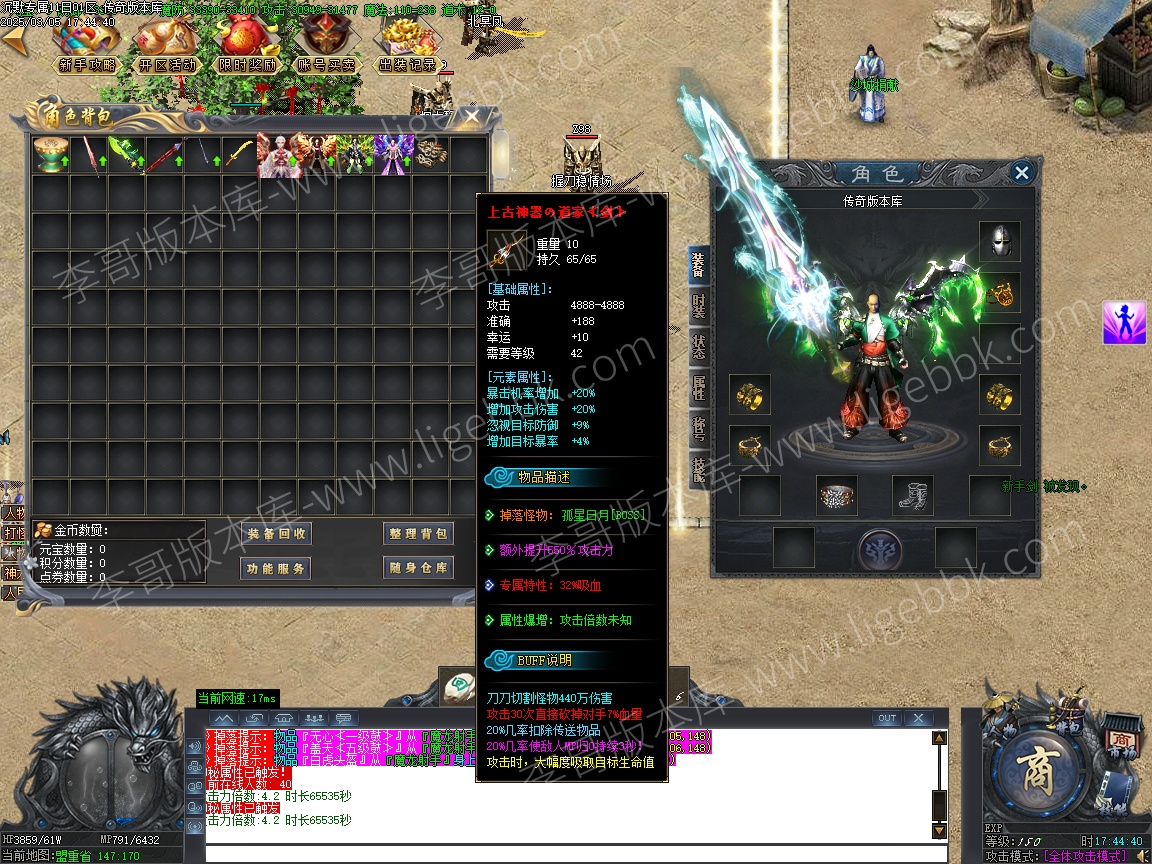
Task: Open the 随身仓库 portable warehouse
Action: [418, 568]
